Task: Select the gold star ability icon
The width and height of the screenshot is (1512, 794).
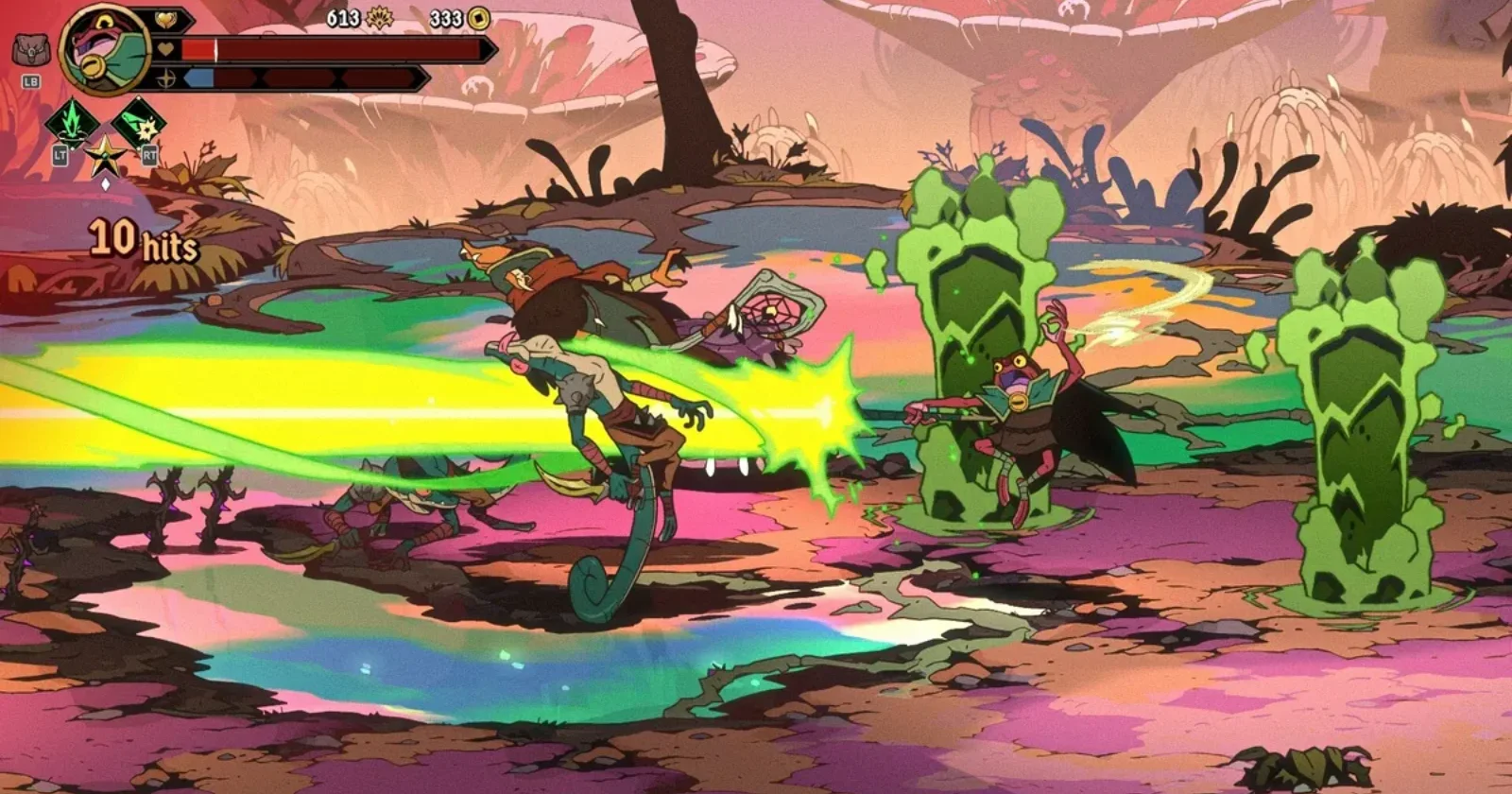Action: (x=105, y=155)
